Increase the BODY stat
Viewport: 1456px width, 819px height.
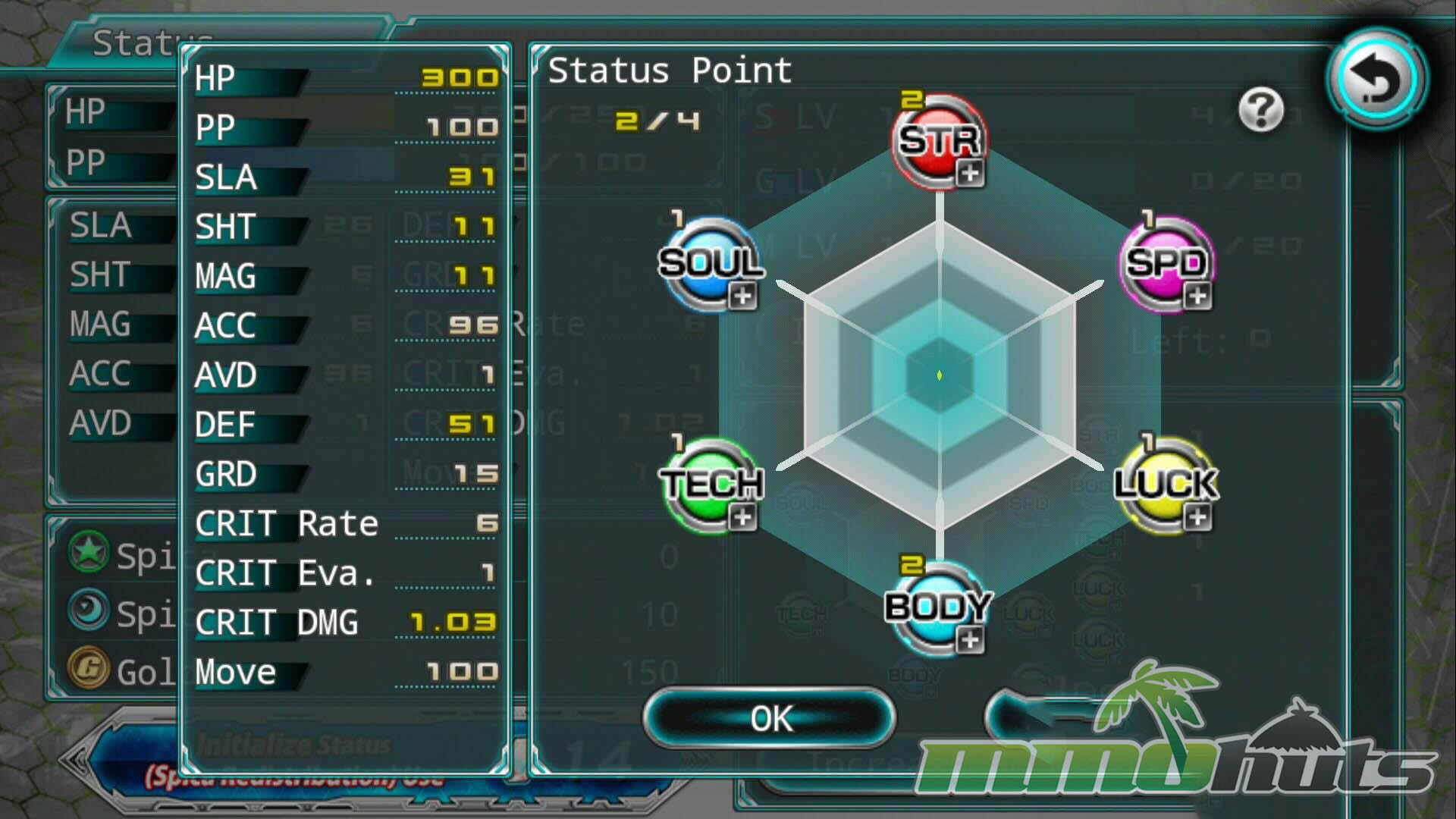pos(968,639)
